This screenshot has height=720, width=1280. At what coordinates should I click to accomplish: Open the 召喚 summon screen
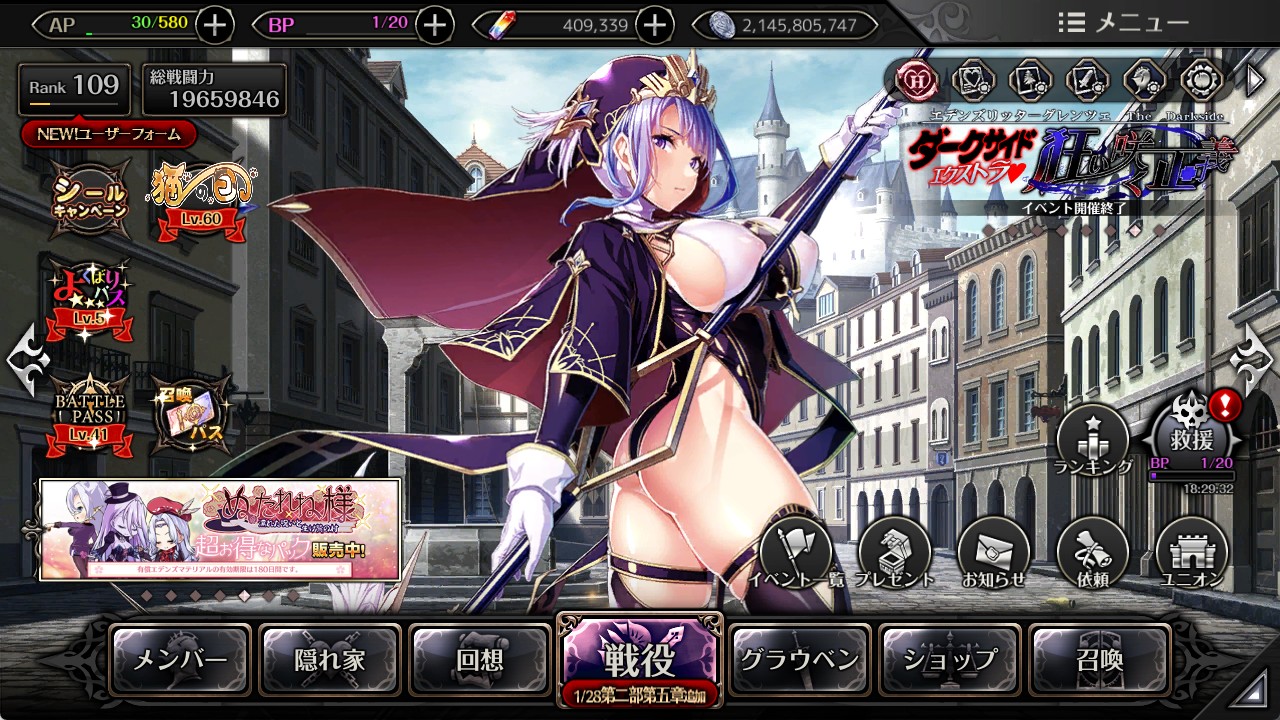1100,660
